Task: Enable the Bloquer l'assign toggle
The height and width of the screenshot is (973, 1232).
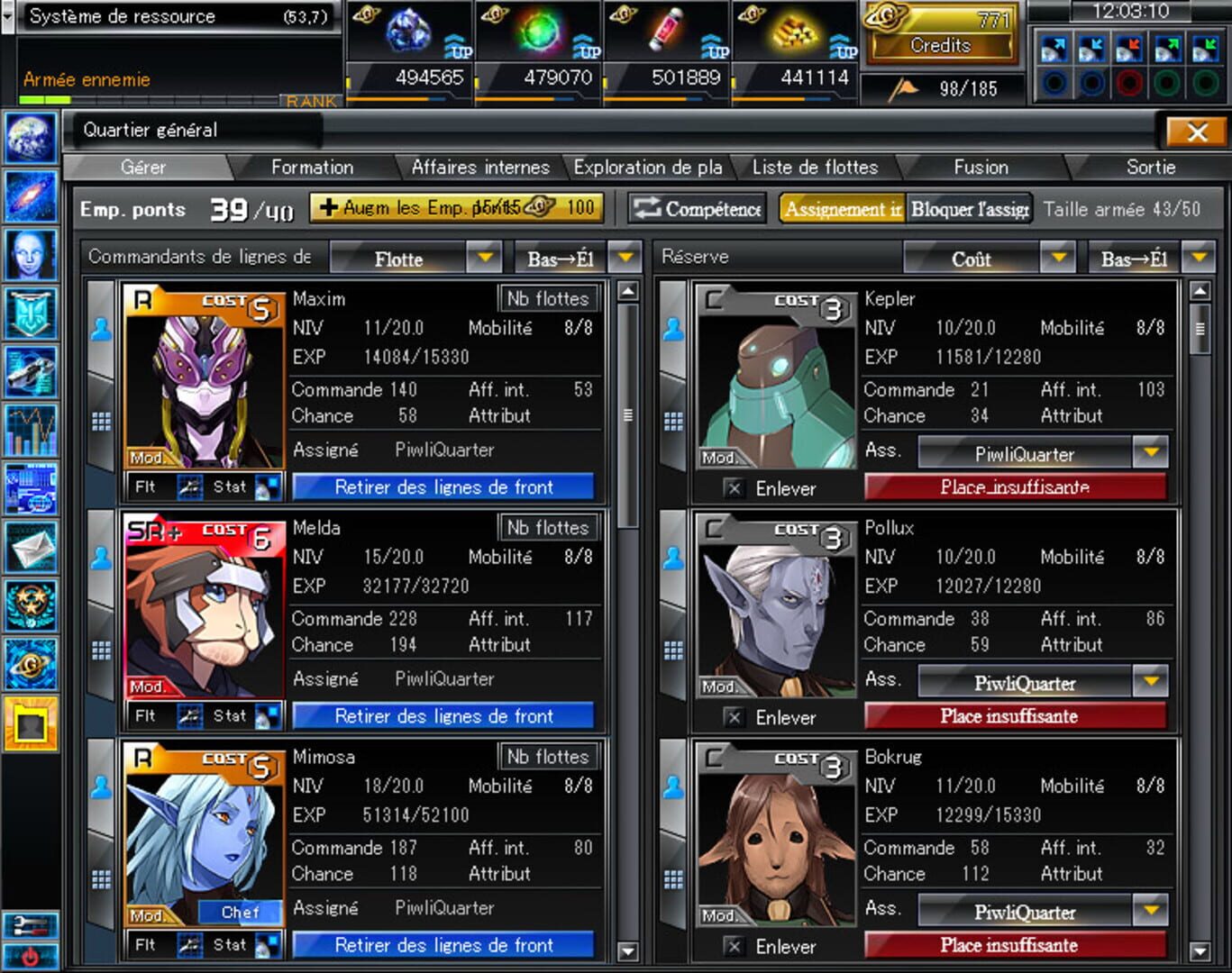Action: coord(970,208)
